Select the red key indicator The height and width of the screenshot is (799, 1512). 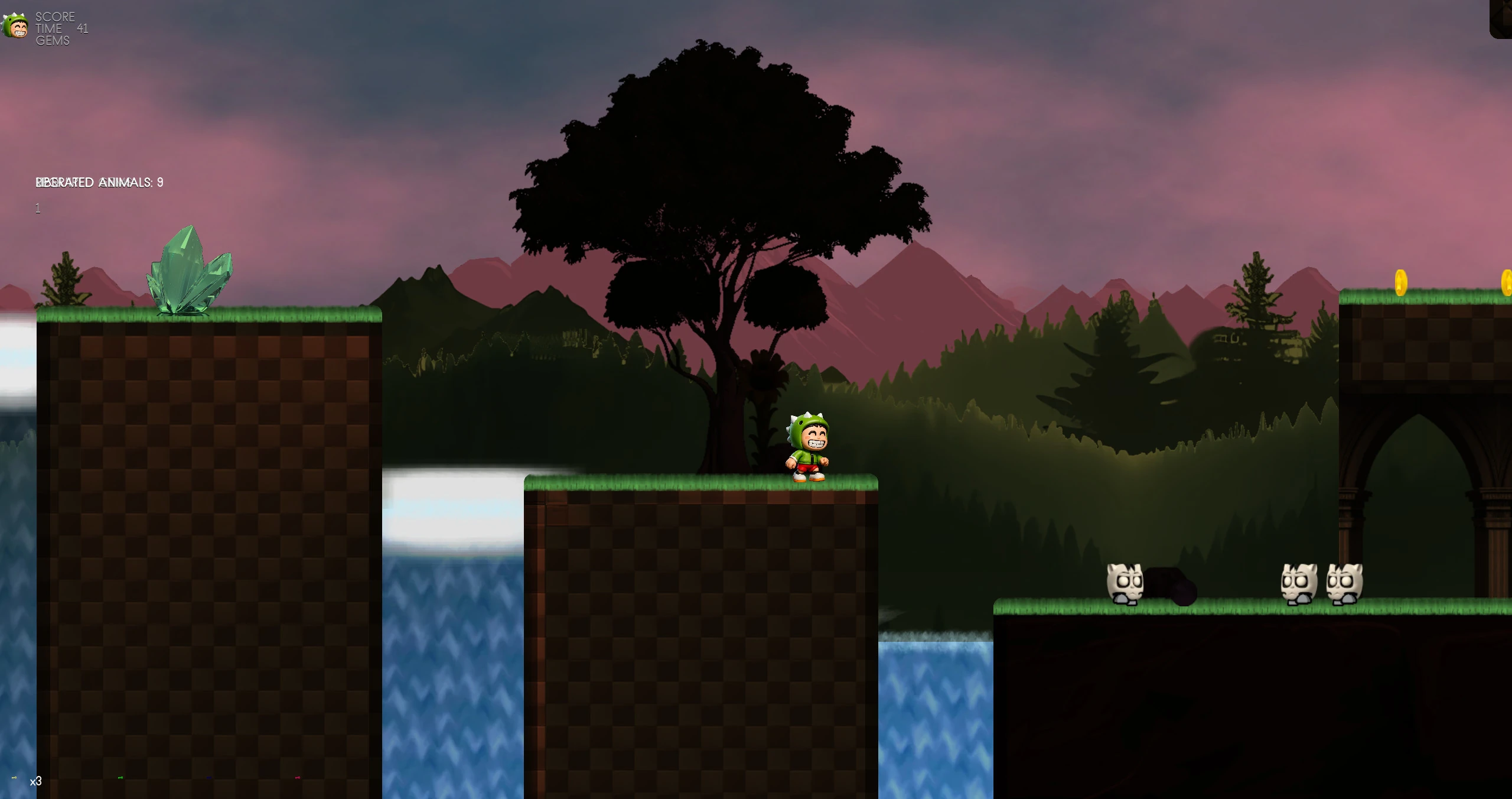point(298,778)
